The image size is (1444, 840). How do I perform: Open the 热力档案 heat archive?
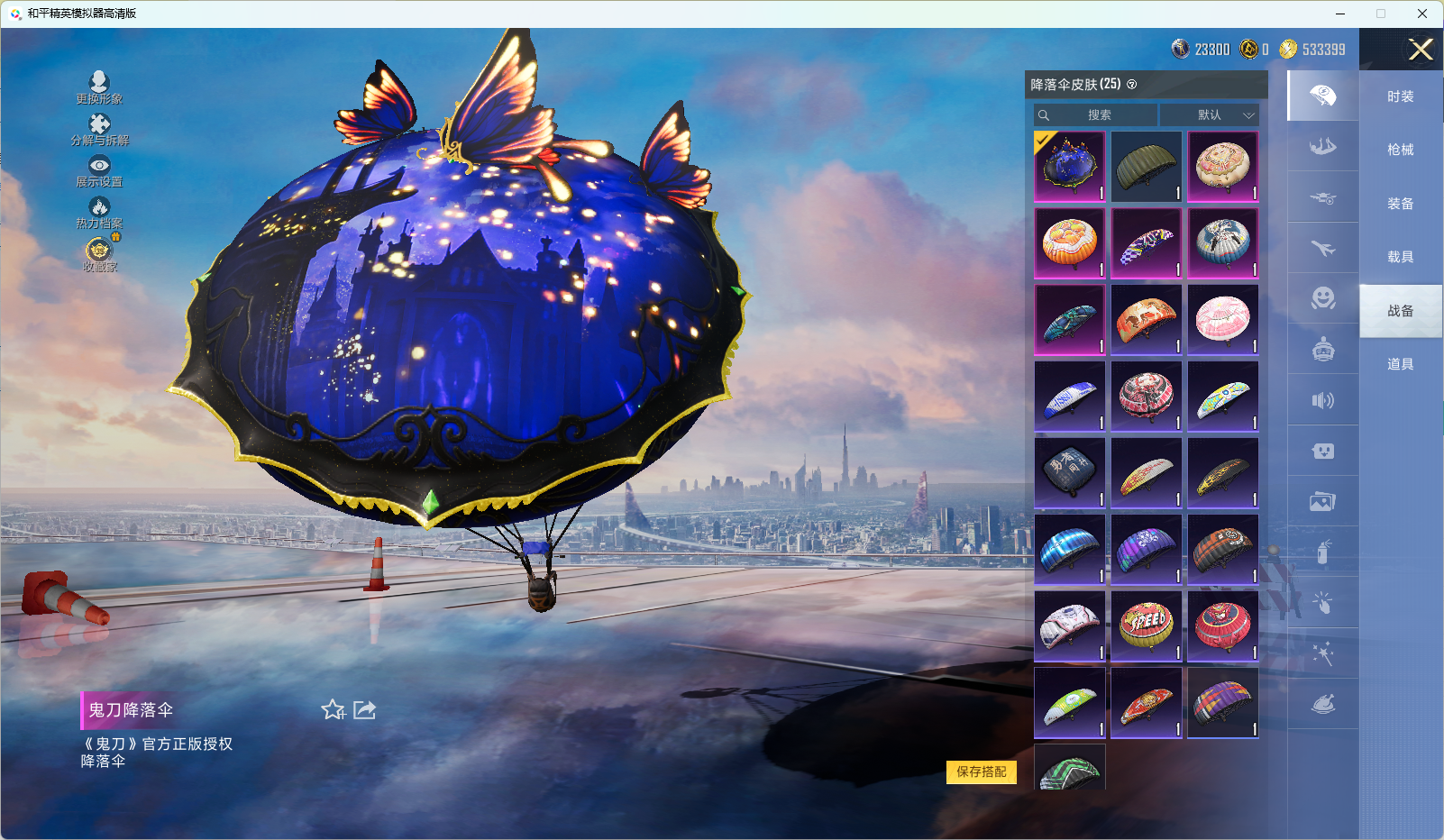[x=99, y=213]
